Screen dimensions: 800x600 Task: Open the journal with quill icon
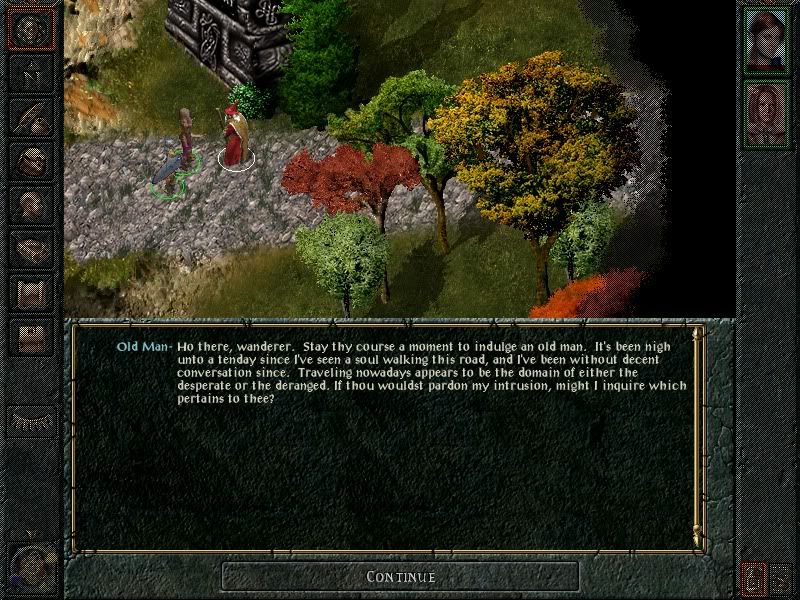coord(31,117)
